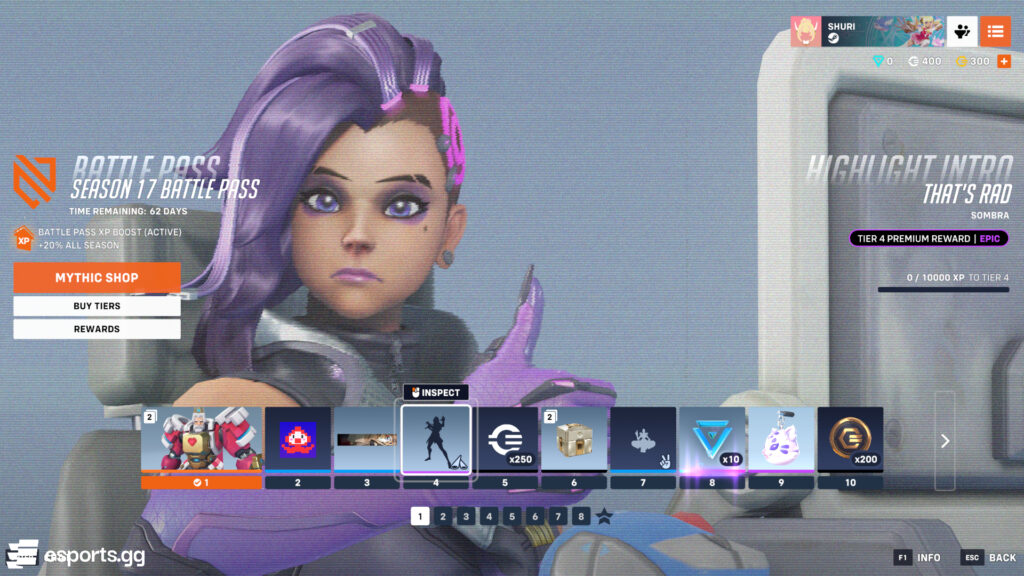Screen dimensions: 1024x576
Task: Show the next rewards with the right arrow
Action: [945, 441]
